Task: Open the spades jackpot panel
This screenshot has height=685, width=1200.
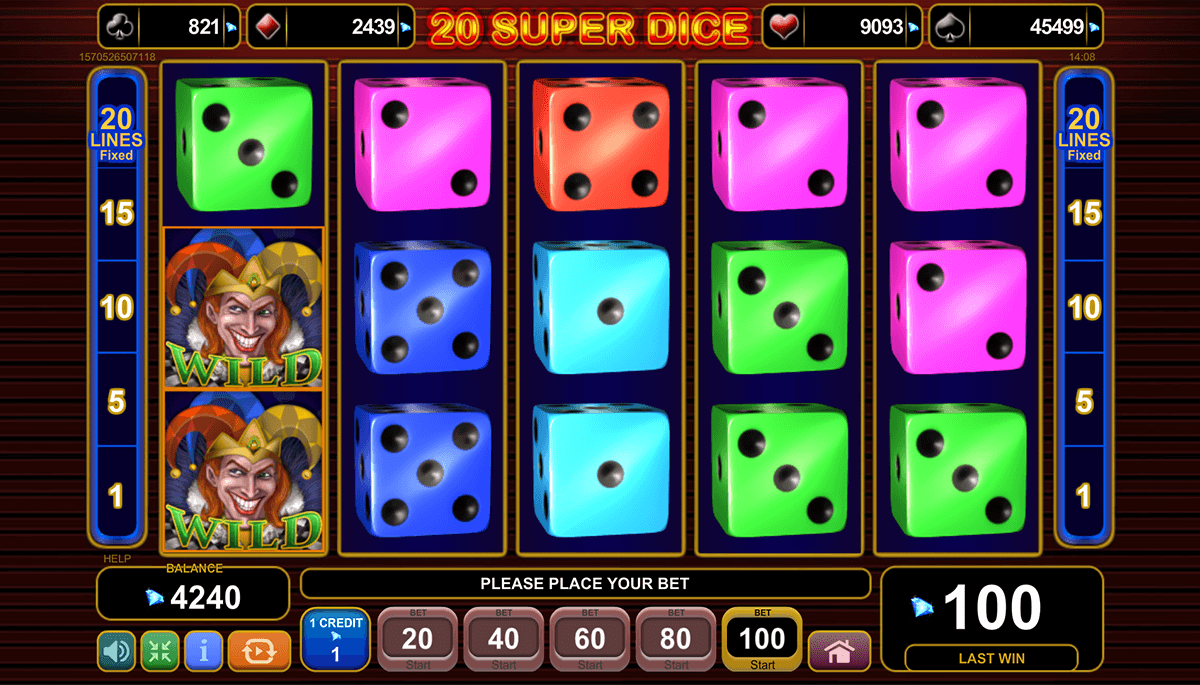Action: click(x=1016, y=27)
